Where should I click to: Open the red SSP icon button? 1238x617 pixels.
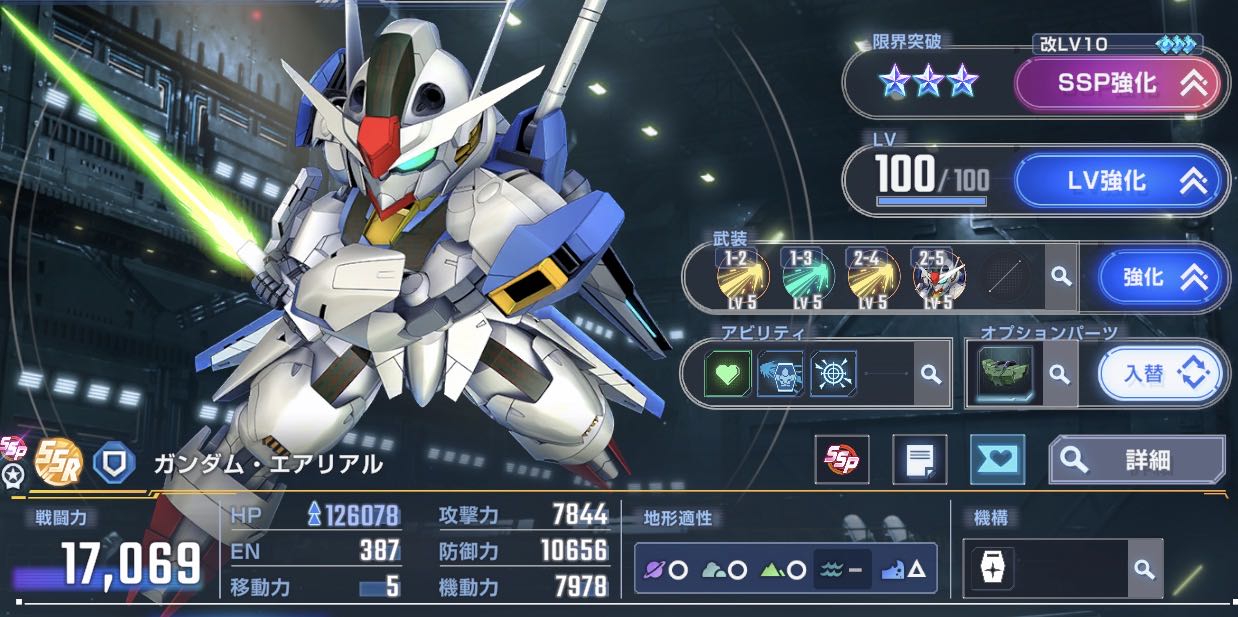[x=841, y=460]
